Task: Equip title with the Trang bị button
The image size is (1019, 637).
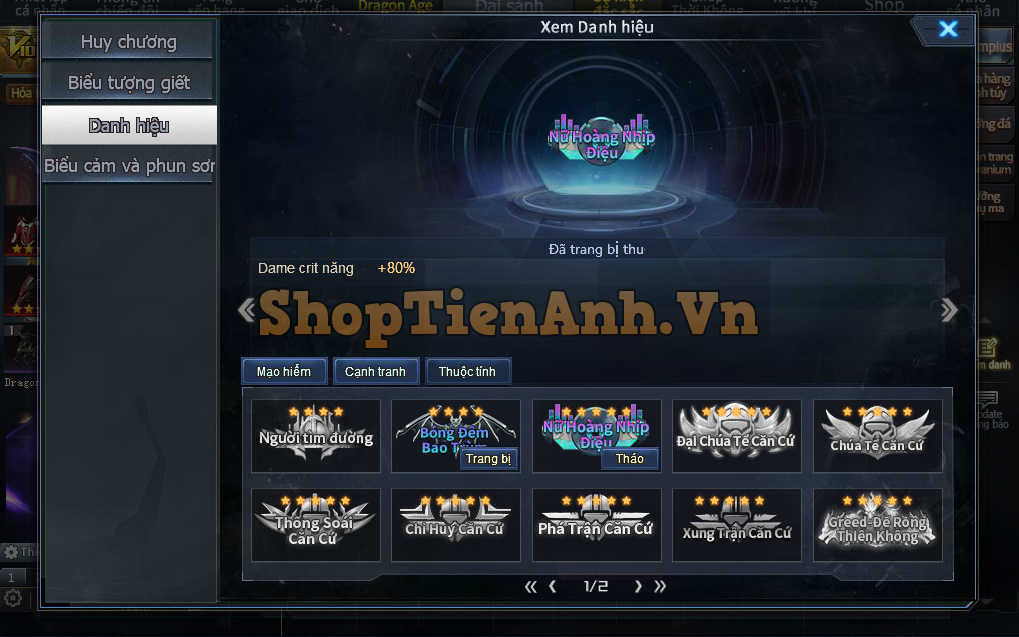Action: click(488, 459)
